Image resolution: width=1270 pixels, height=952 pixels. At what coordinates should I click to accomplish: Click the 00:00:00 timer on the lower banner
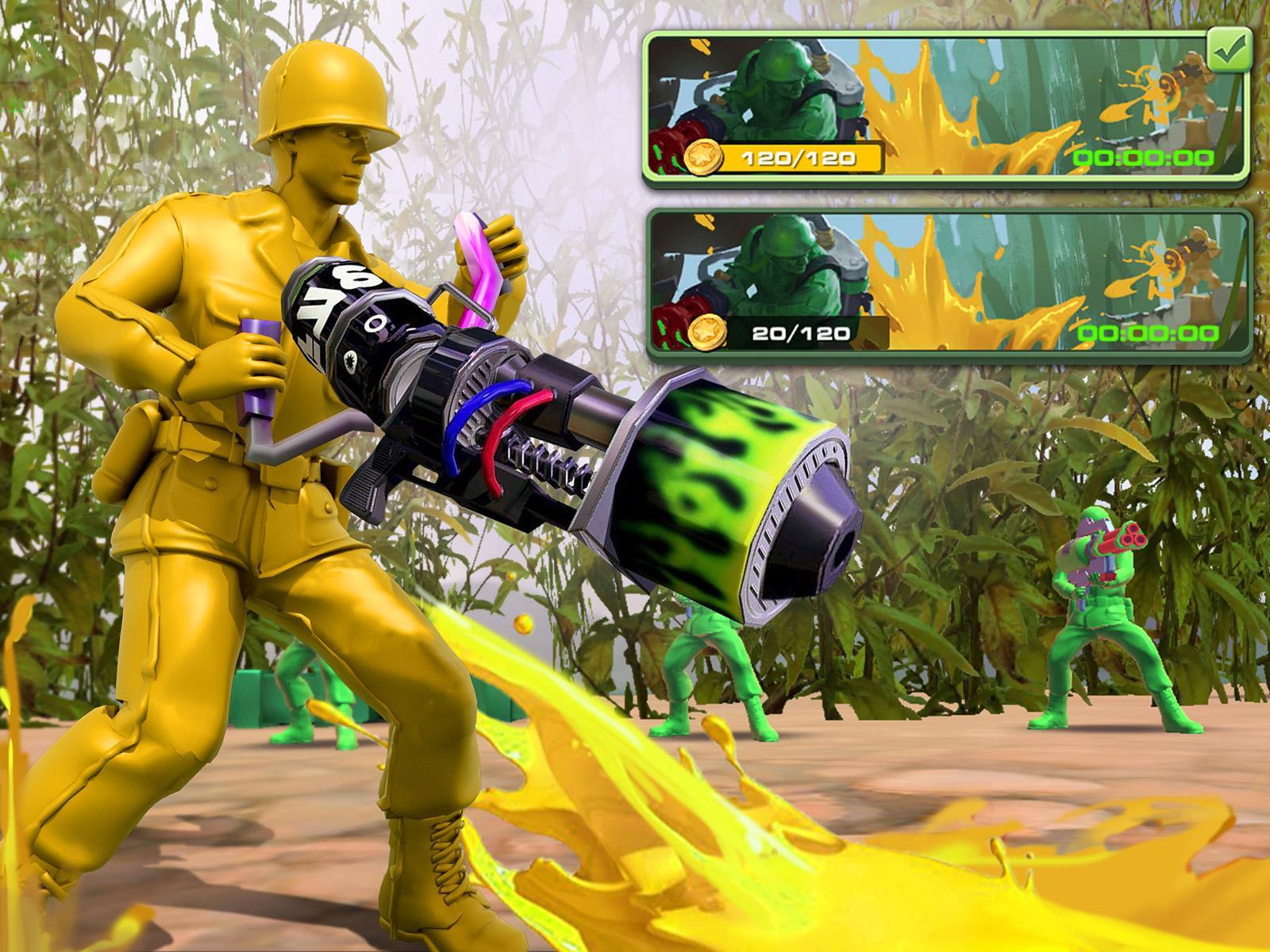coord(1149,333)
